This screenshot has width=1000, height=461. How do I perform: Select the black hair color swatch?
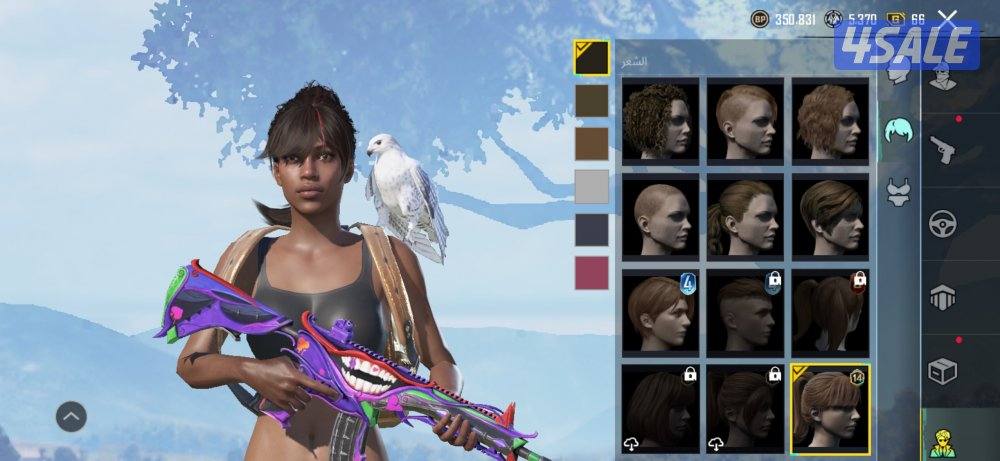click(x=591, y=57)
